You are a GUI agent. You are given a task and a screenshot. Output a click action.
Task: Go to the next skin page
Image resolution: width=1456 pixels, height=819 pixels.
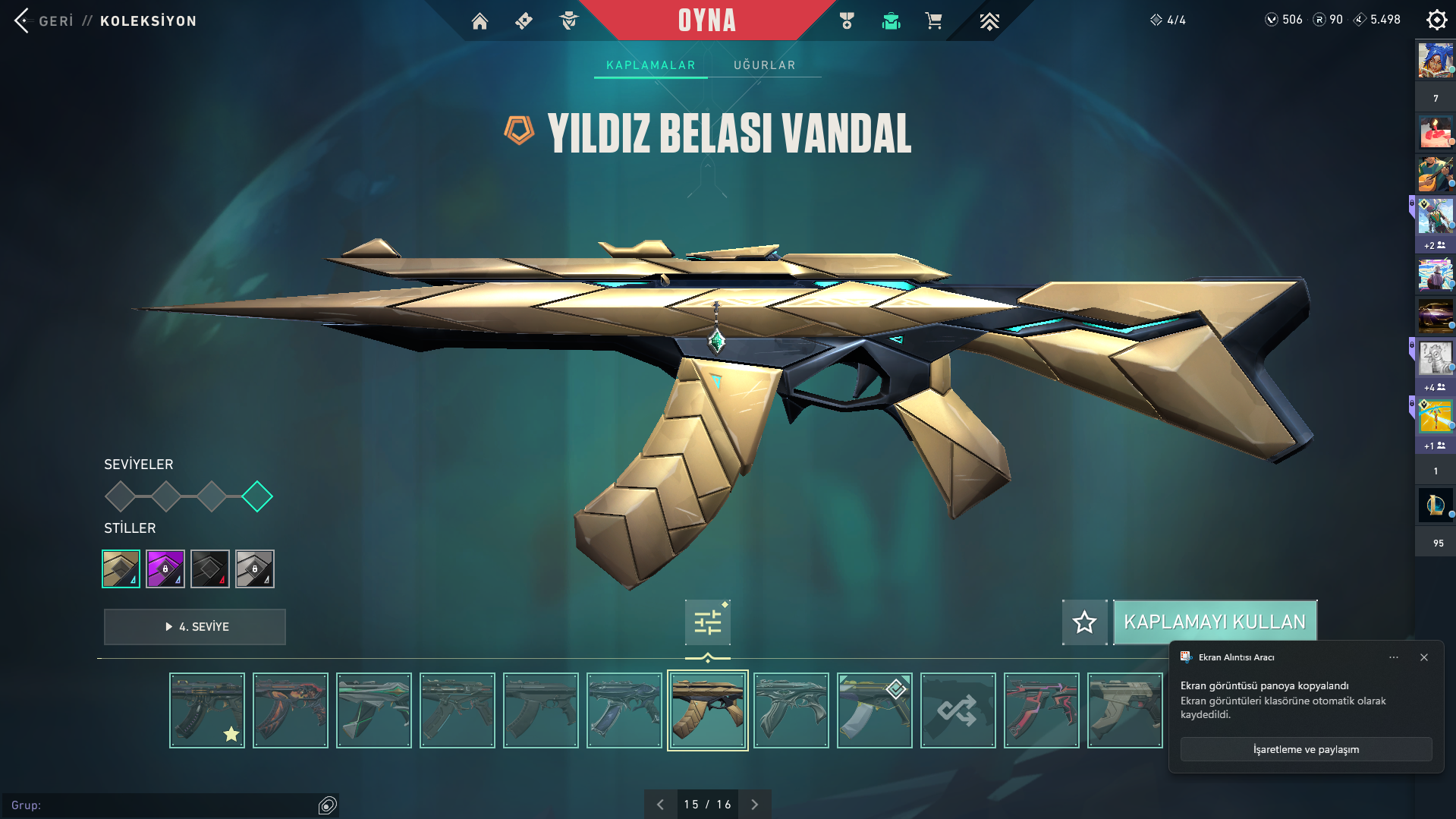tap(754, 805)
